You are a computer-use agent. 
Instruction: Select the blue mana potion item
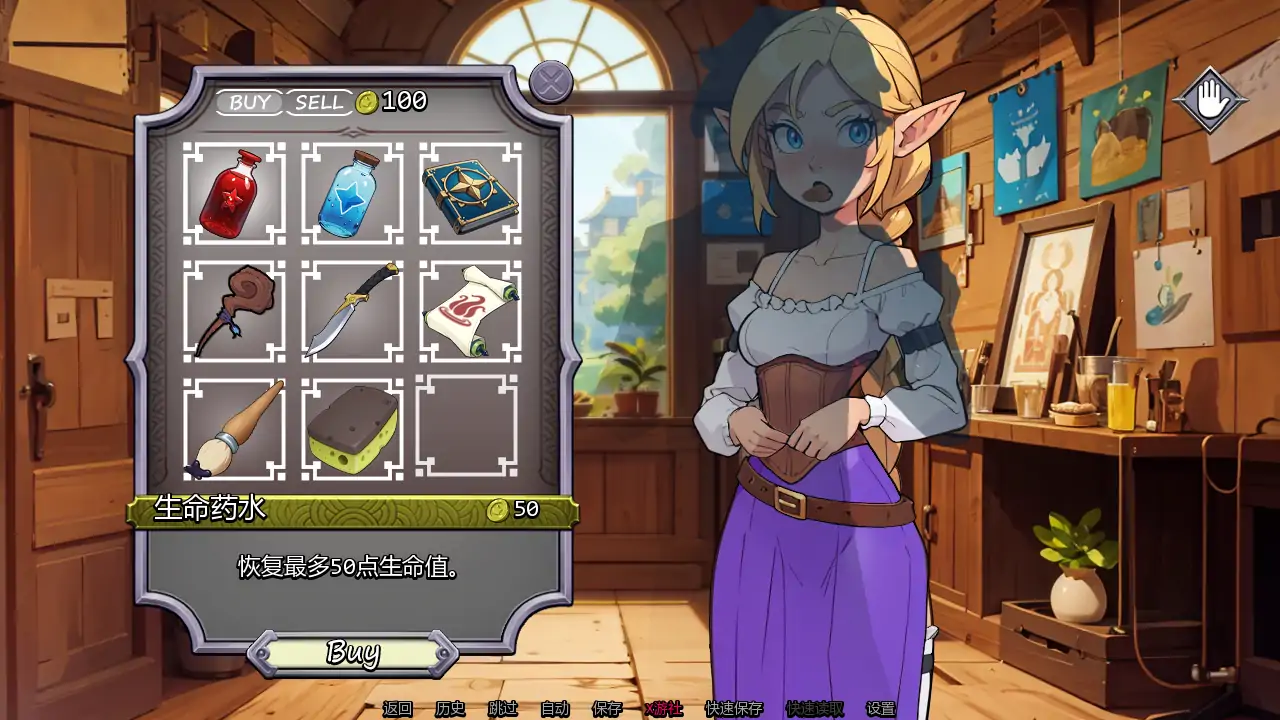(x=348, y=194)
